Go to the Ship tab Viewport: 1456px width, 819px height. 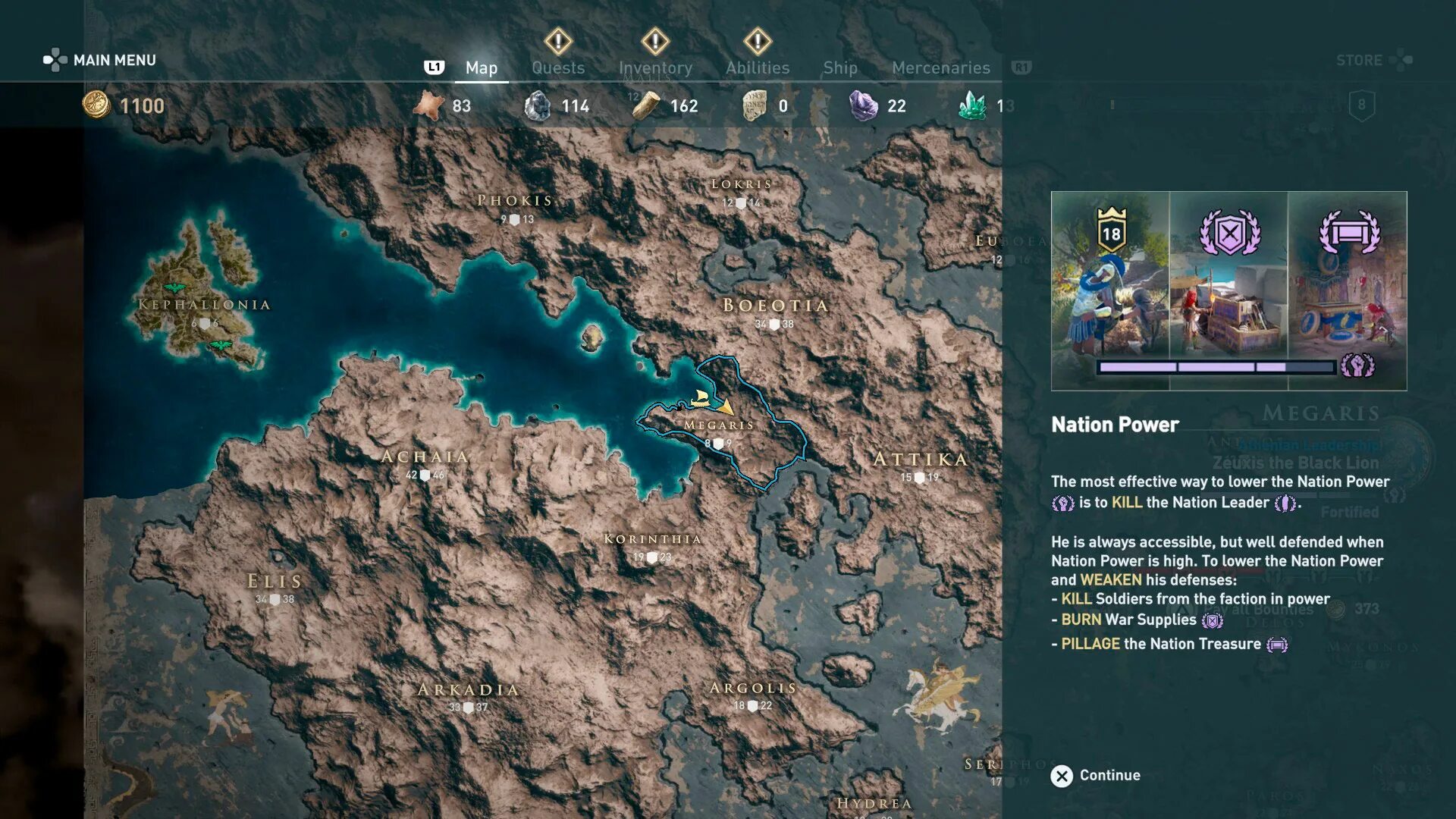(840, 68)
